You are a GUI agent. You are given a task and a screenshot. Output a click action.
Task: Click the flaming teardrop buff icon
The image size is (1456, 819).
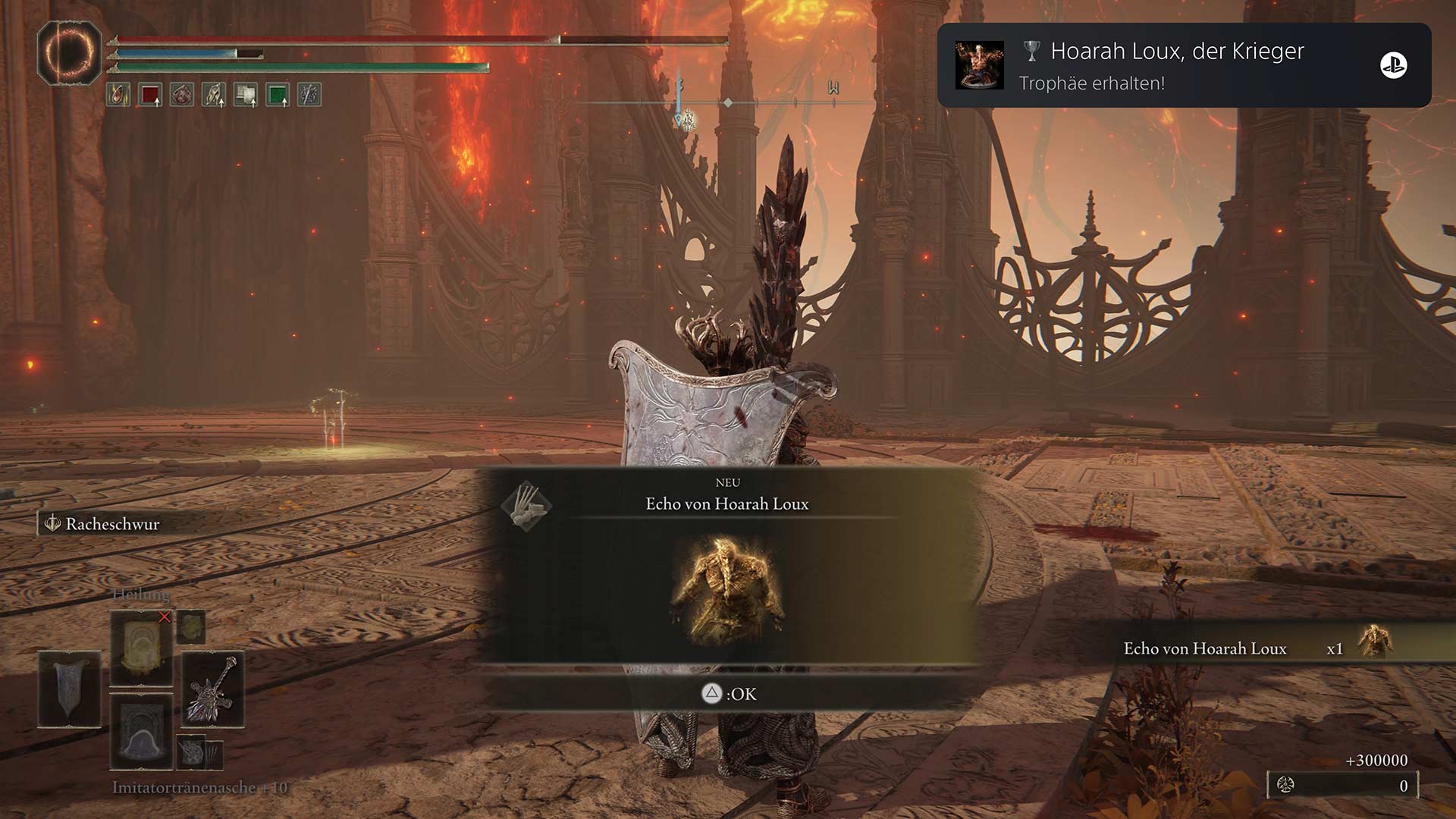pos(118,95)
